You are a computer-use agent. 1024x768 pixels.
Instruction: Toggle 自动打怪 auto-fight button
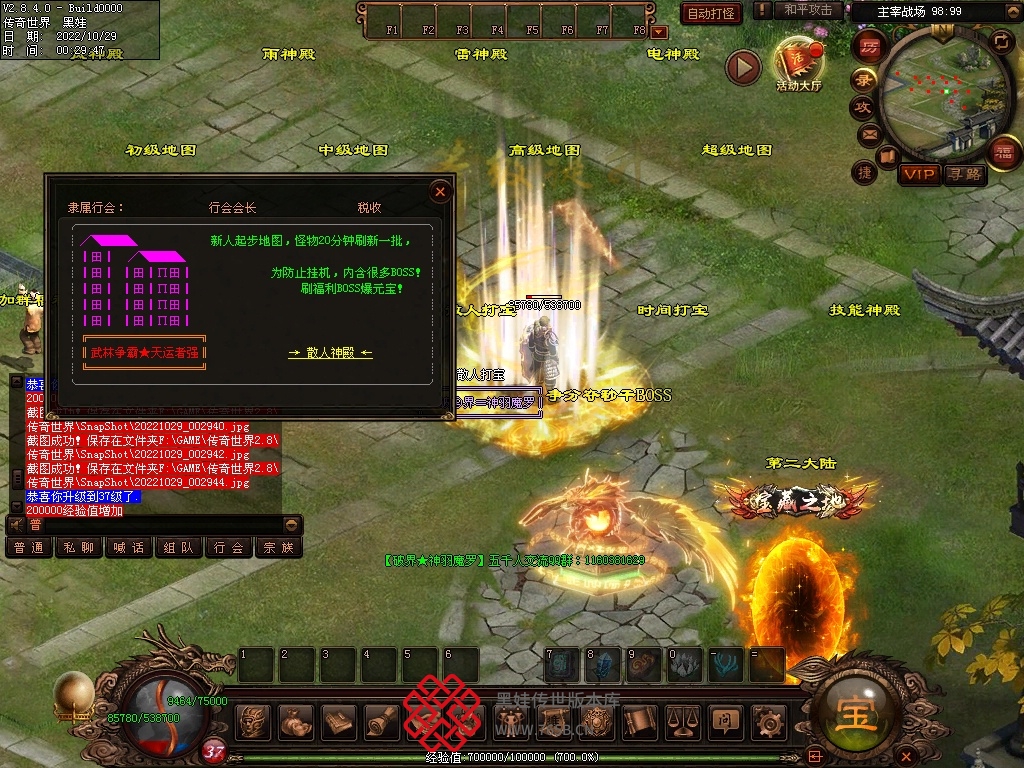pyautogui.click(x=711, y=13)
